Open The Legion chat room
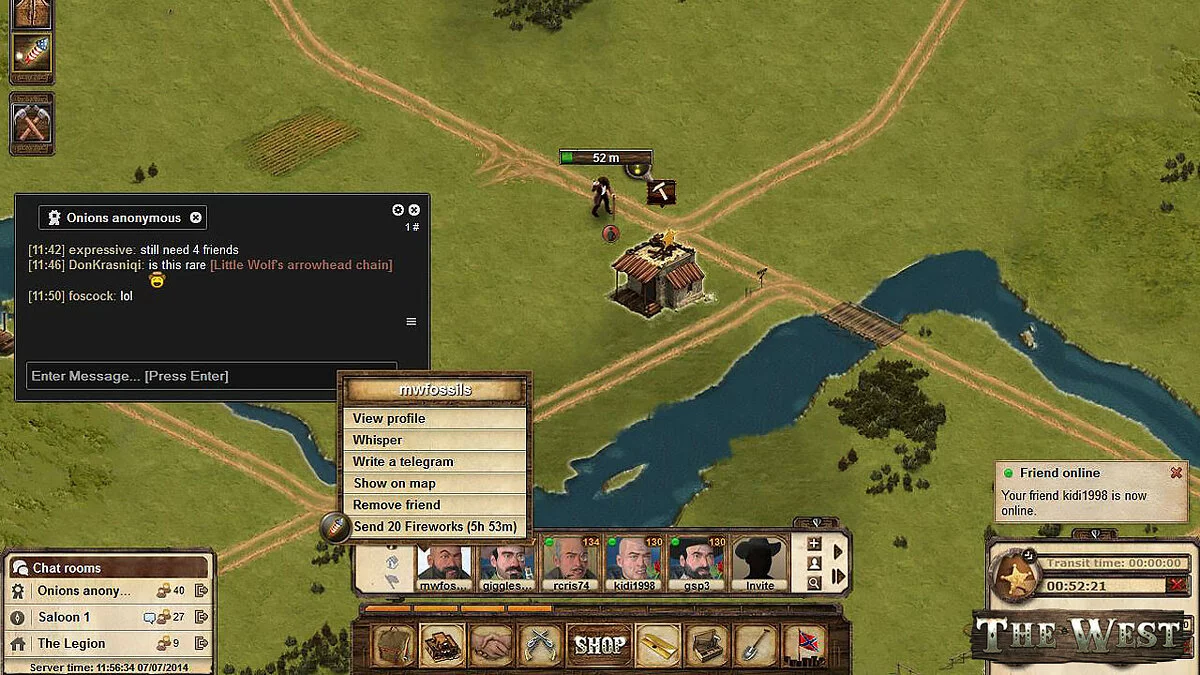This screenshot has height=675, width=1200. click(71, 643)
